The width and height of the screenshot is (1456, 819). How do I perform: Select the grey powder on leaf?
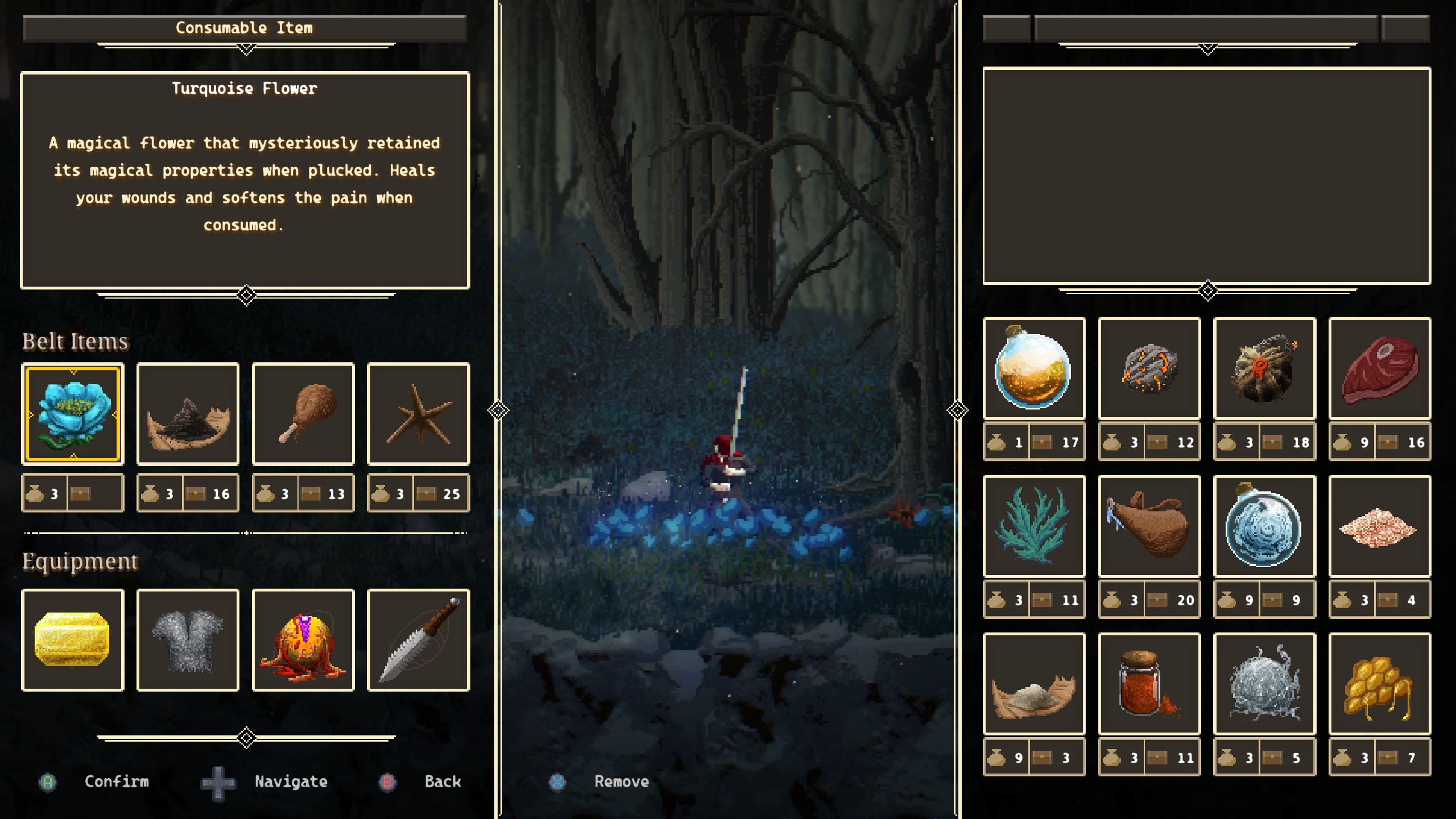(x=1034, y=684)
